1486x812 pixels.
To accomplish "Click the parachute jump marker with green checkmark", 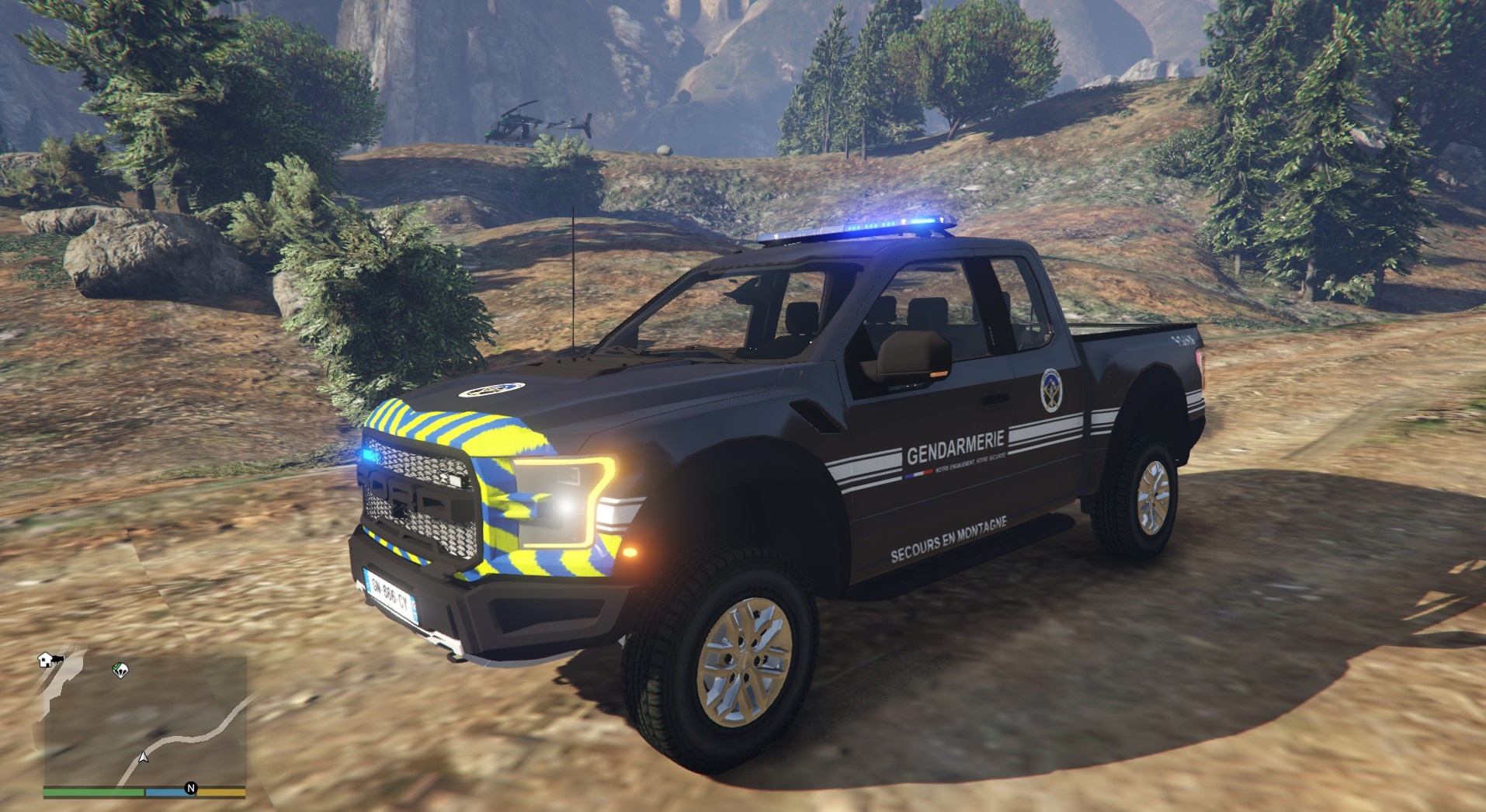I will [x=120, y=669].
